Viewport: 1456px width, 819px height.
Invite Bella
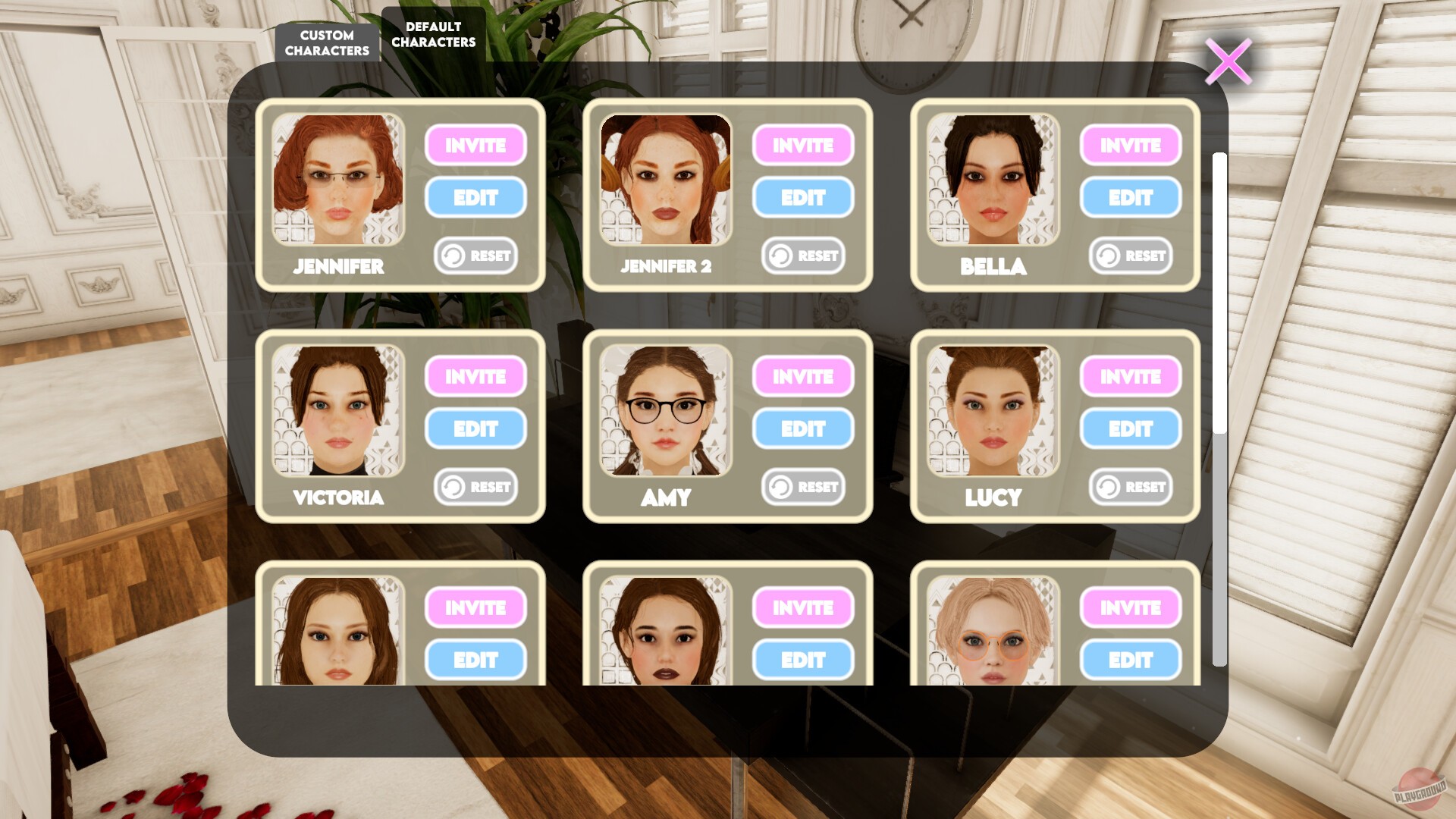point(1130,146)
